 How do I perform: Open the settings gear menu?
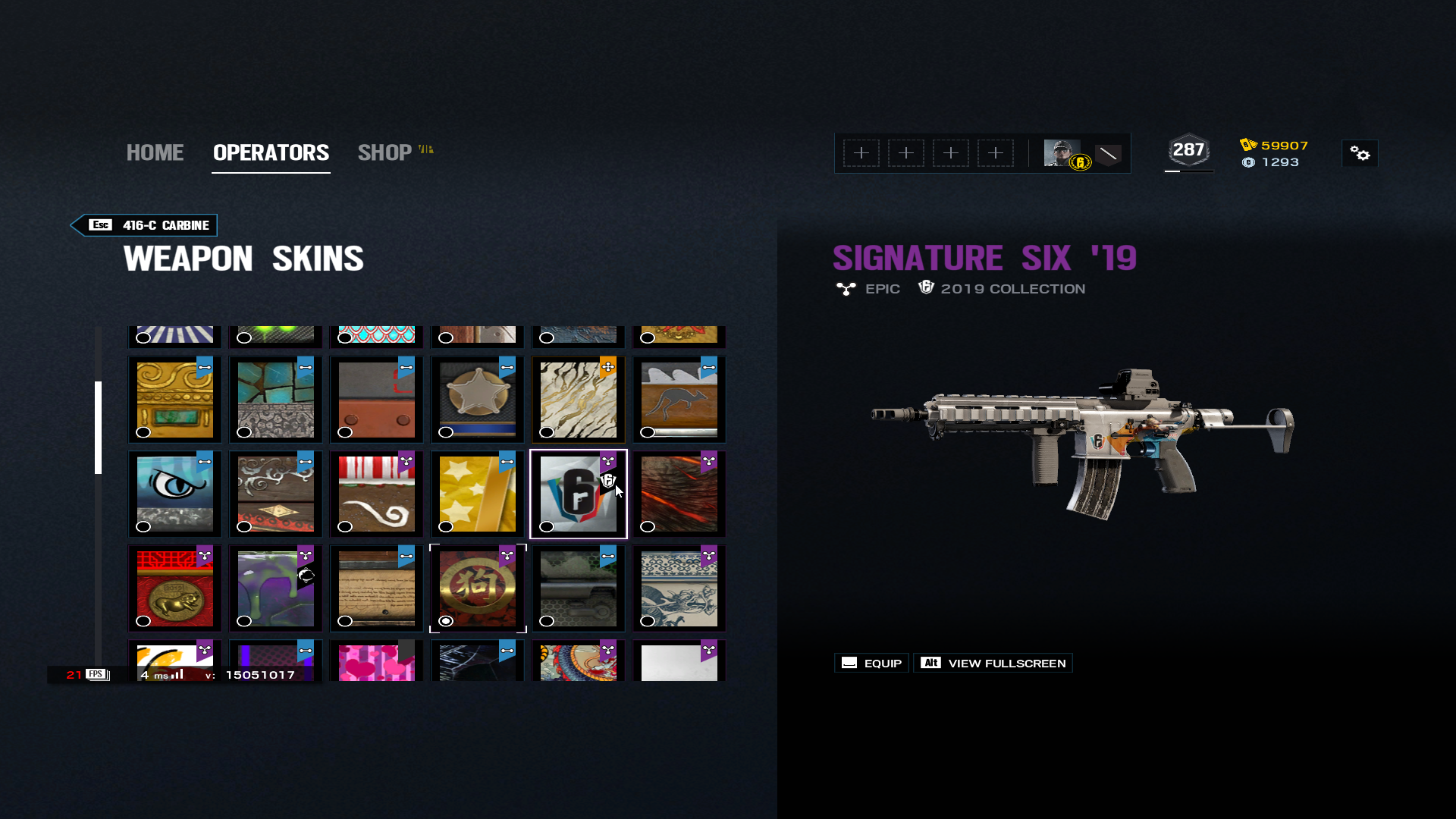[1360, 154]
